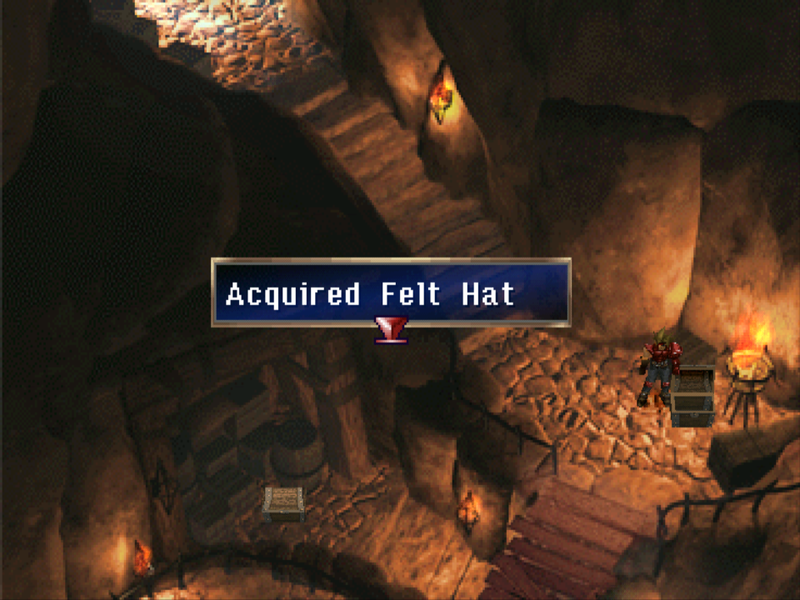The height and width of the screenshot is (600, 800).
Task: Dismiss the Acquired Felt Hat message box
Action: [x=391, y=292]
